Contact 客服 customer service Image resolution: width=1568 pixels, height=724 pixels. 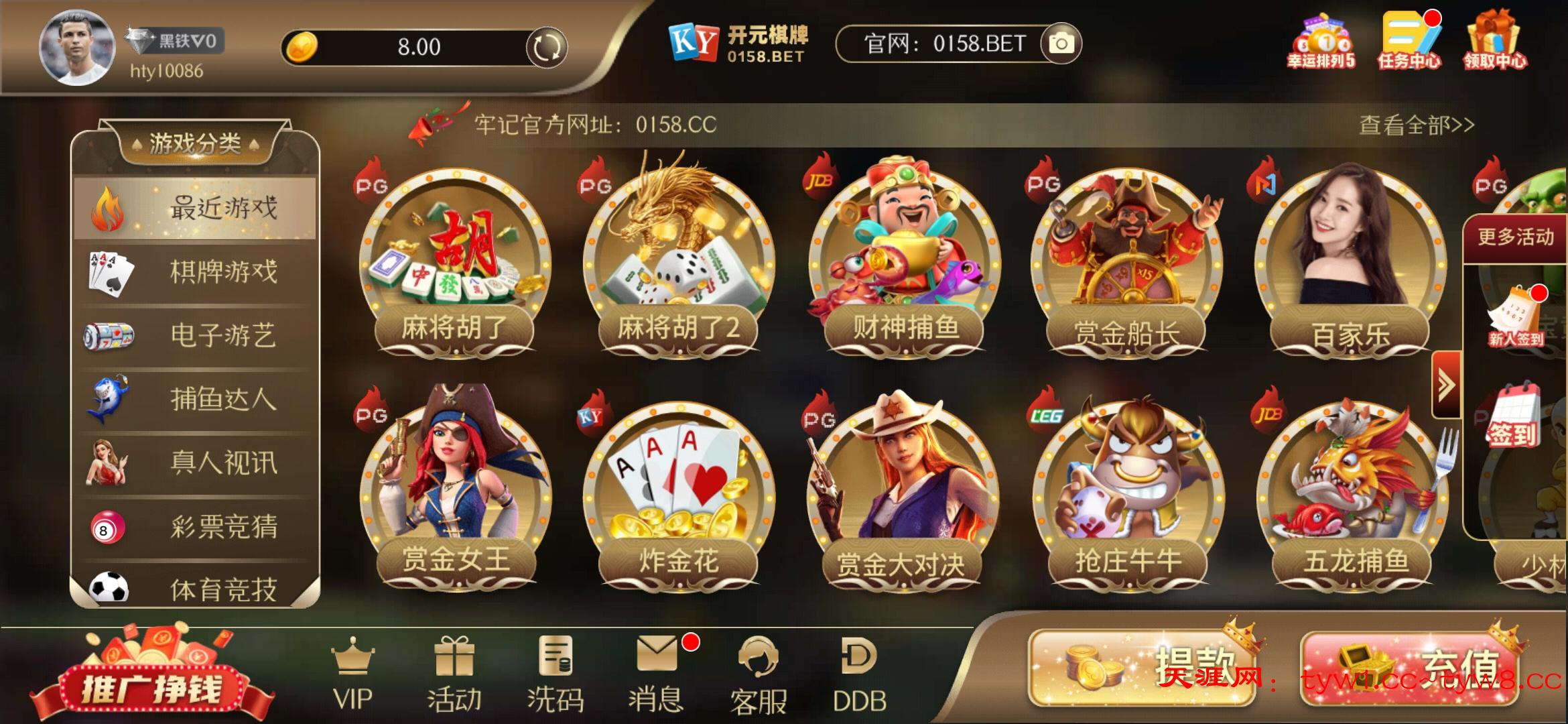tap(758, 674)
